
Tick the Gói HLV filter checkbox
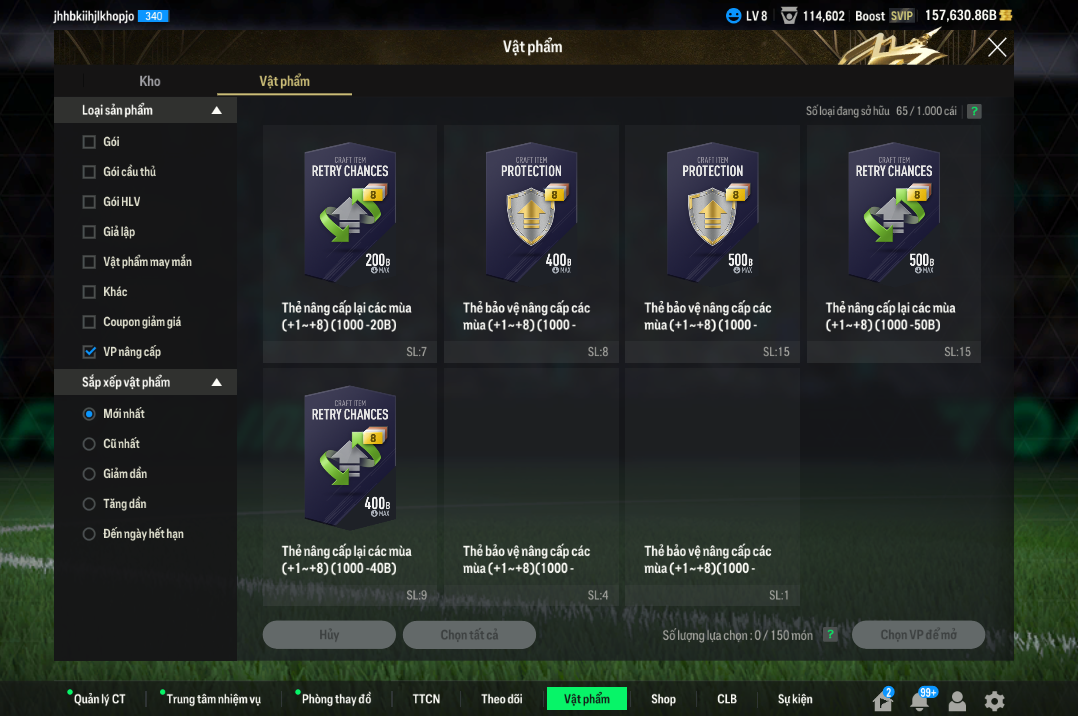click(x=89, y=202)
